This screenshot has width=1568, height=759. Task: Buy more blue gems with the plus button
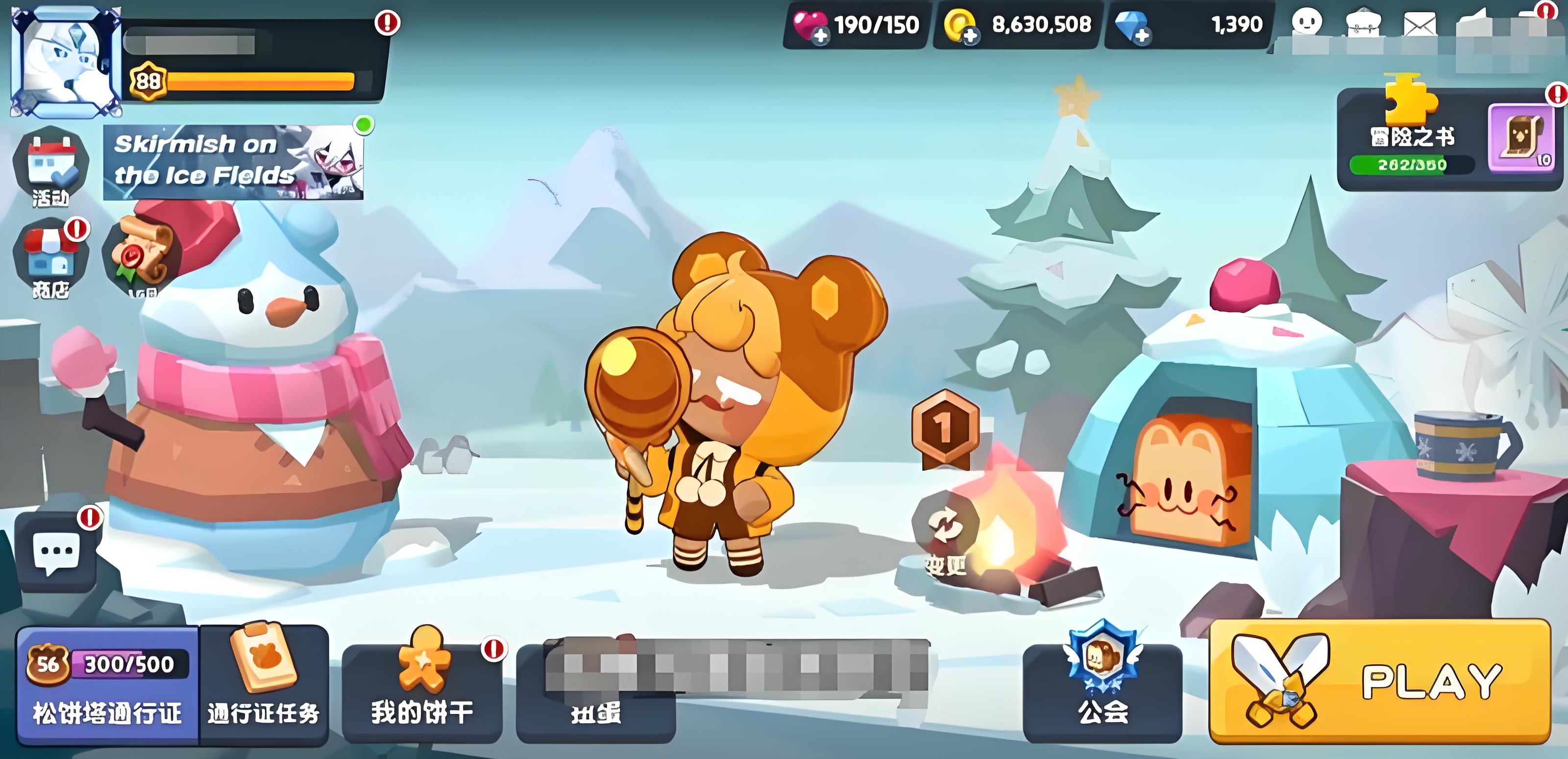point(1142,36)
